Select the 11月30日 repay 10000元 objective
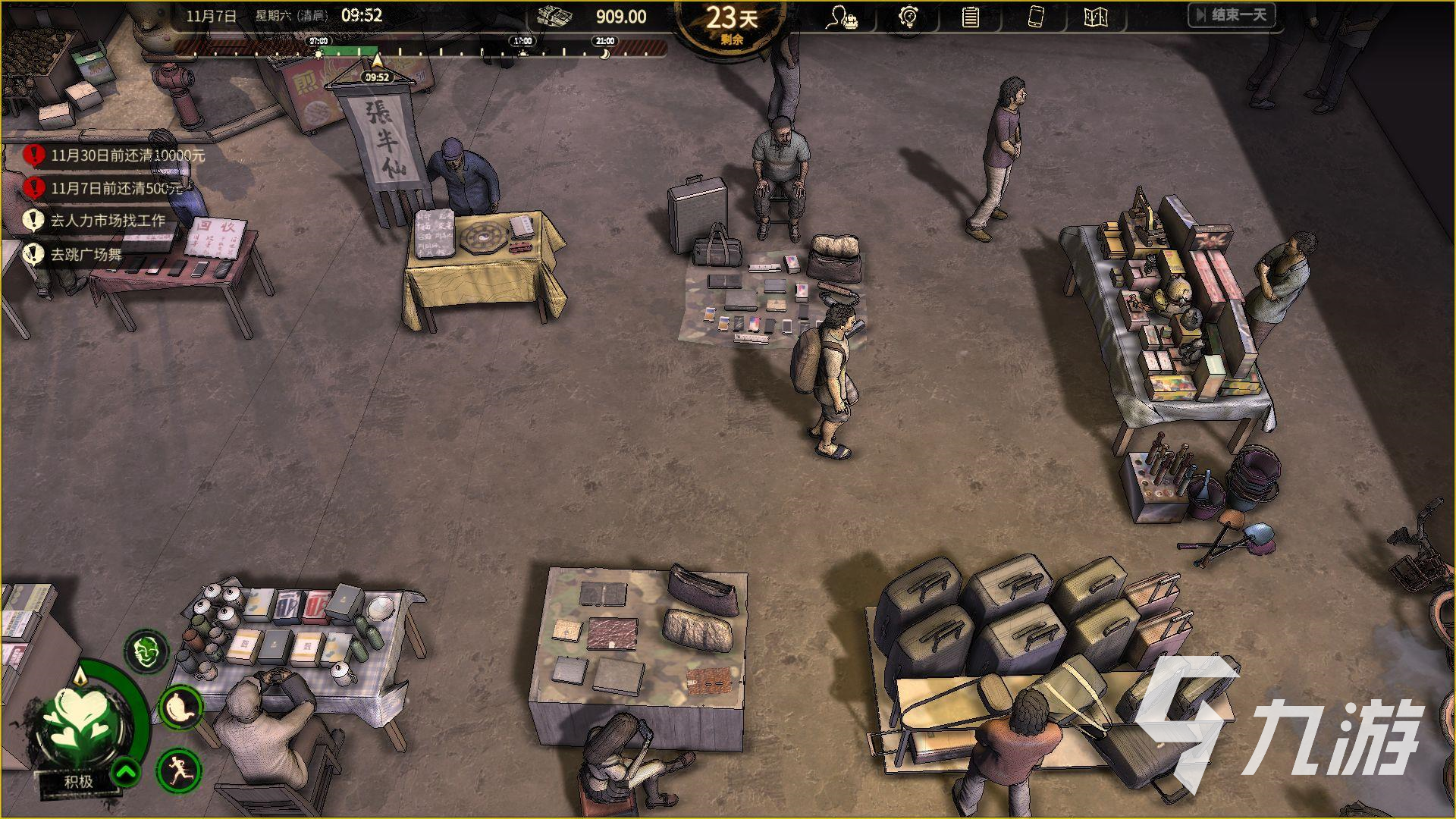The height and width of the screenshot is (819, 1456). click(127, 155)
